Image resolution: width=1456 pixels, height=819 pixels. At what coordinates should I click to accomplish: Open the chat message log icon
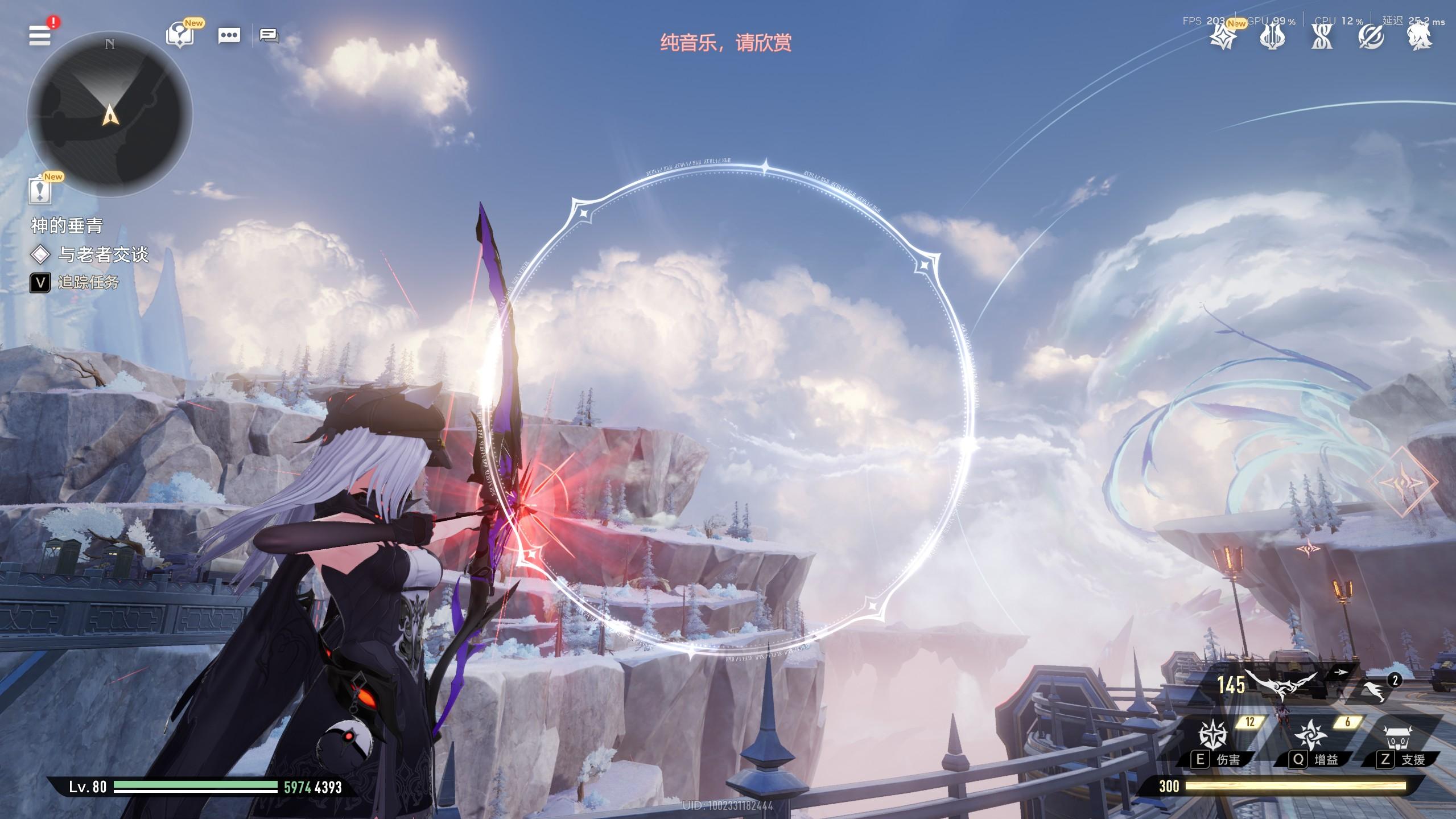point(269,36)
